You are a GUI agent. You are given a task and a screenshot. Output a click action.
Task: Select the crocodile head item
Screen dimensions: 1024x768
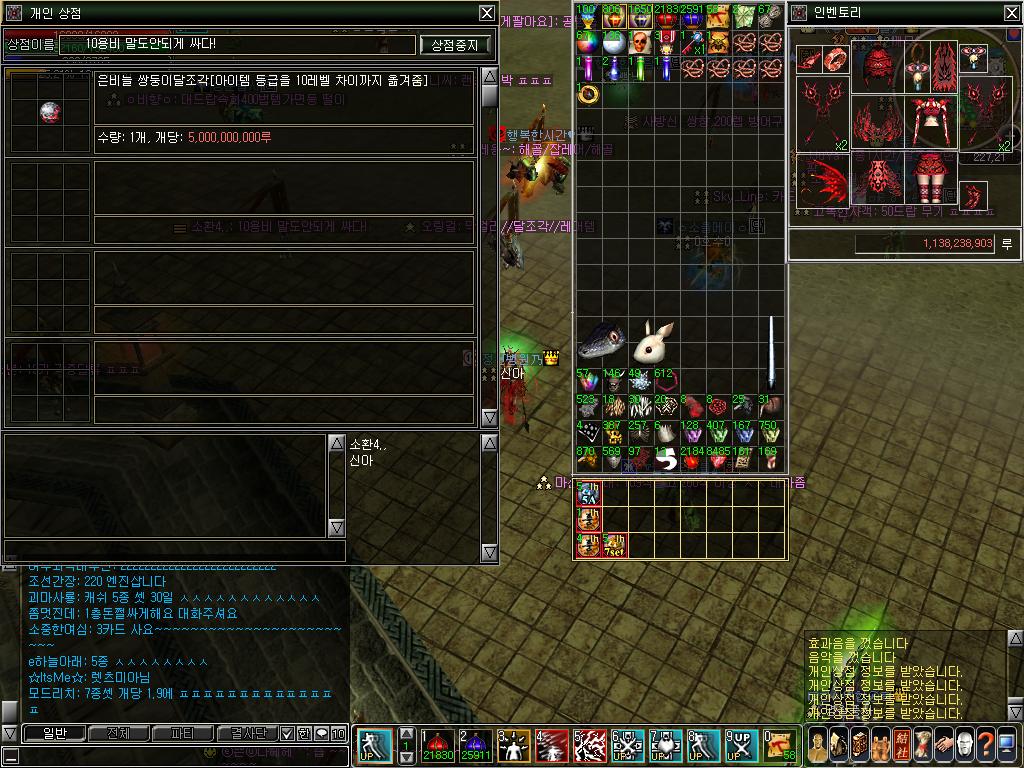pos(603,344)
